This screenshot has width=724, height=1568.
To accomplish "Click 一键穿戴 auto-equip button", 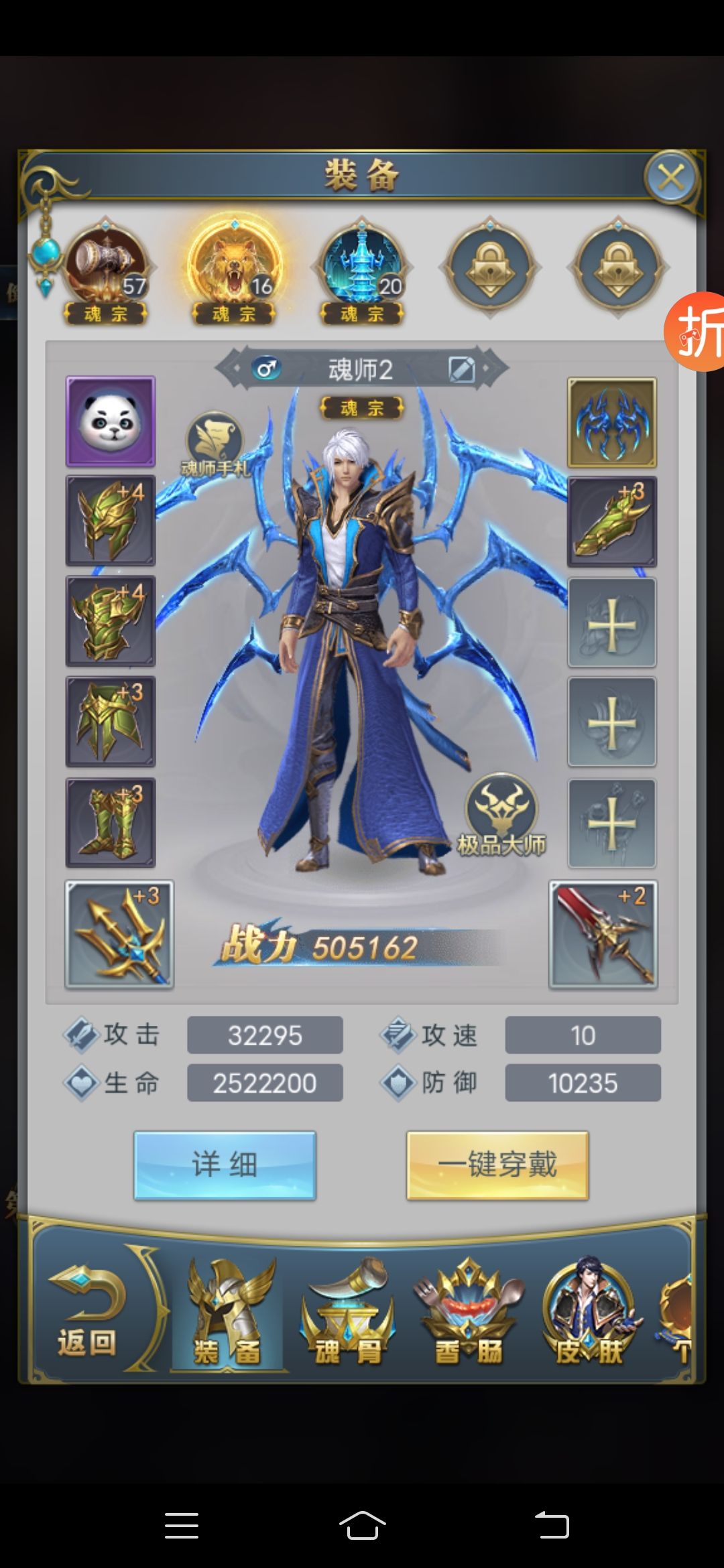I will [x=497, y=1165].
